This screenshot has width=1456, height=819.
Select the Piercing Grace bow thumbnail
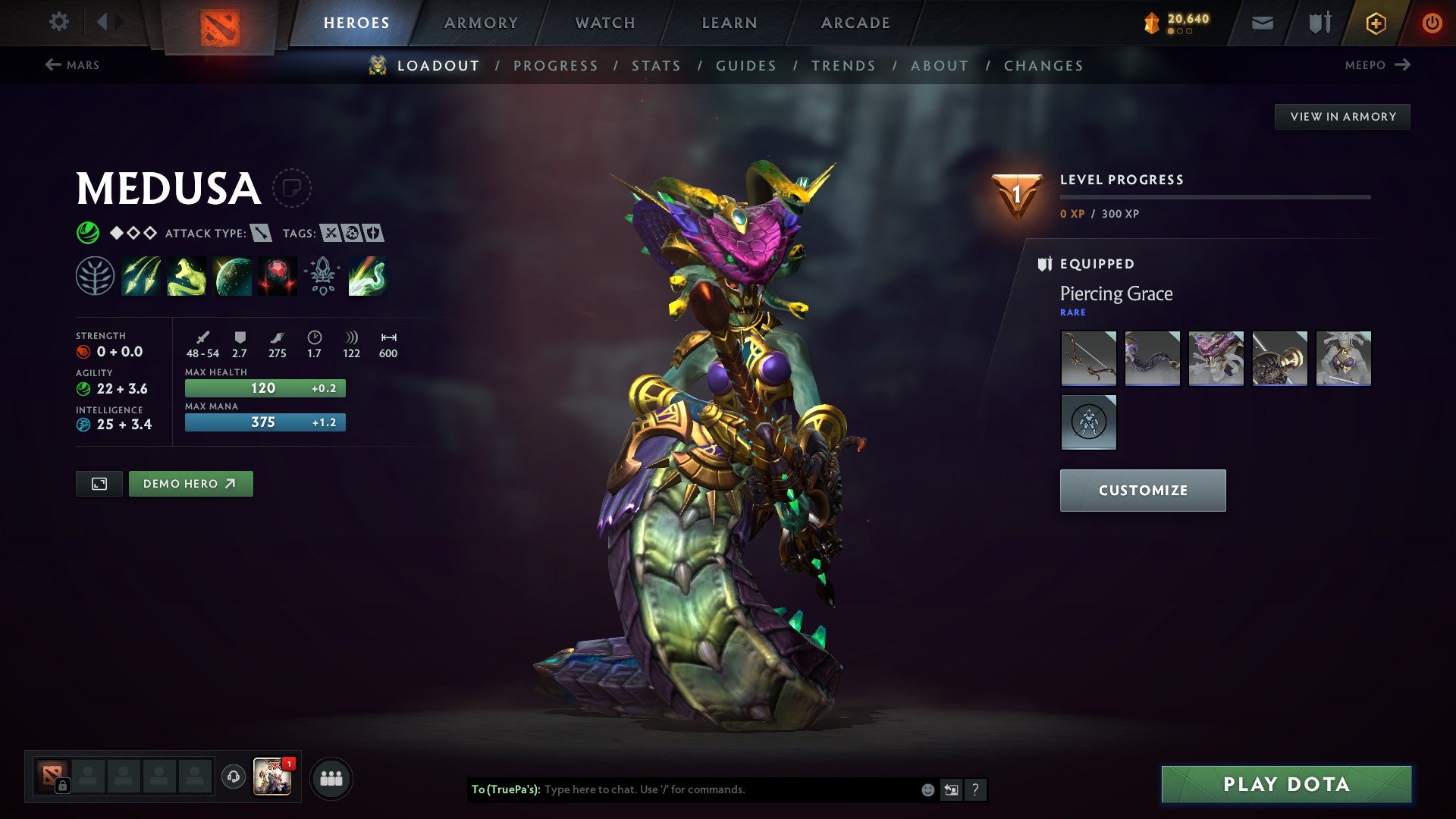[1088, 359]
